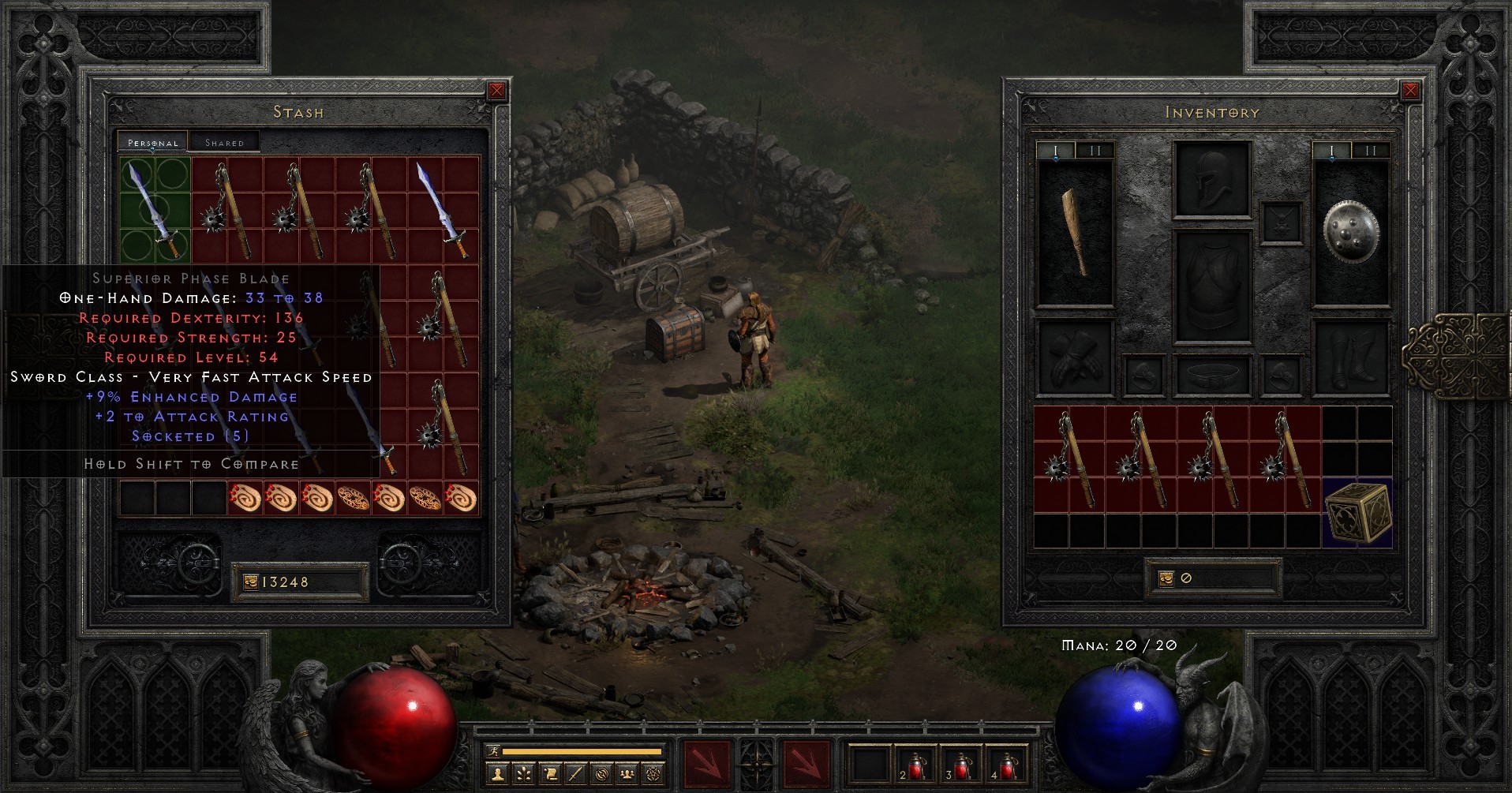Viewport: 1512px width, 793px height.
Task: Open the party screen icon
Action: [627, 775]
